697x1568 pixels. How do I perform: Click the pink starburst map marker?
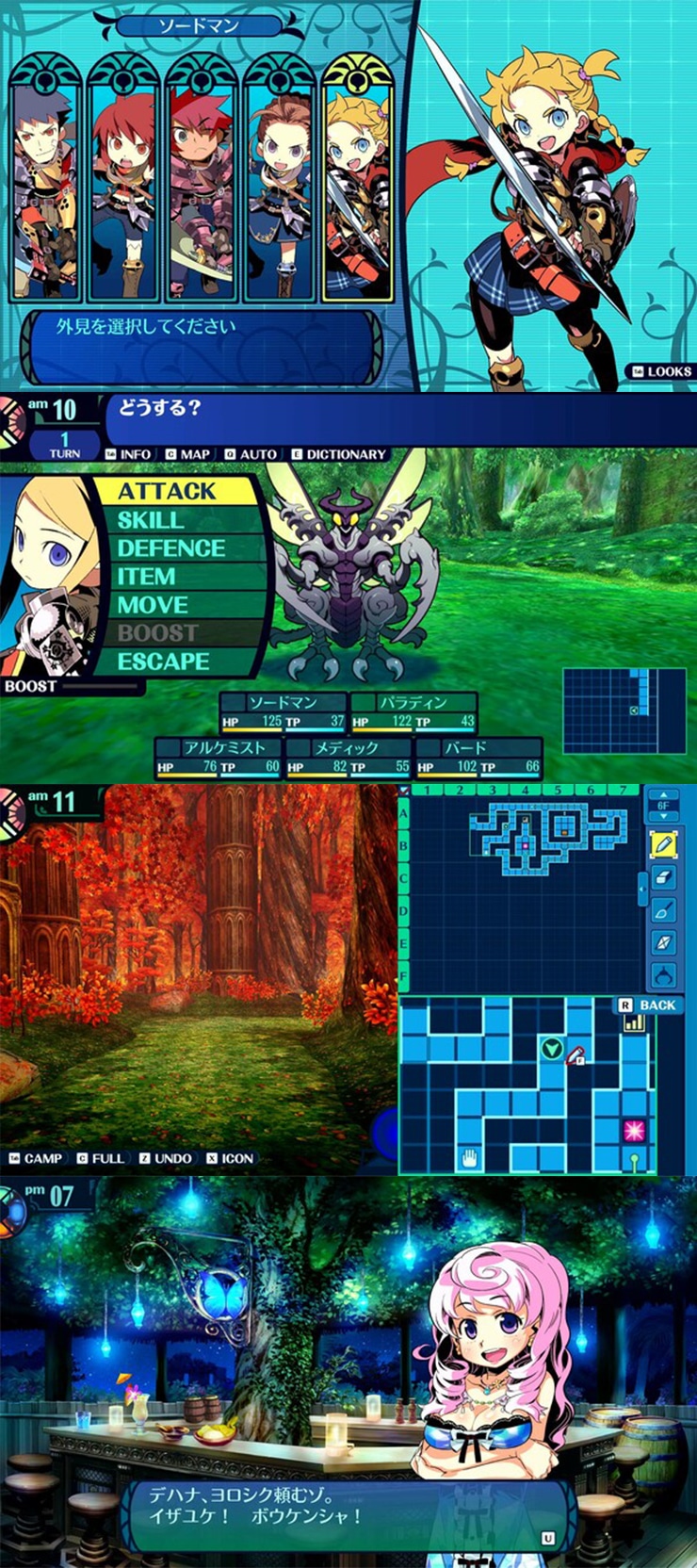pos(633,1129)
